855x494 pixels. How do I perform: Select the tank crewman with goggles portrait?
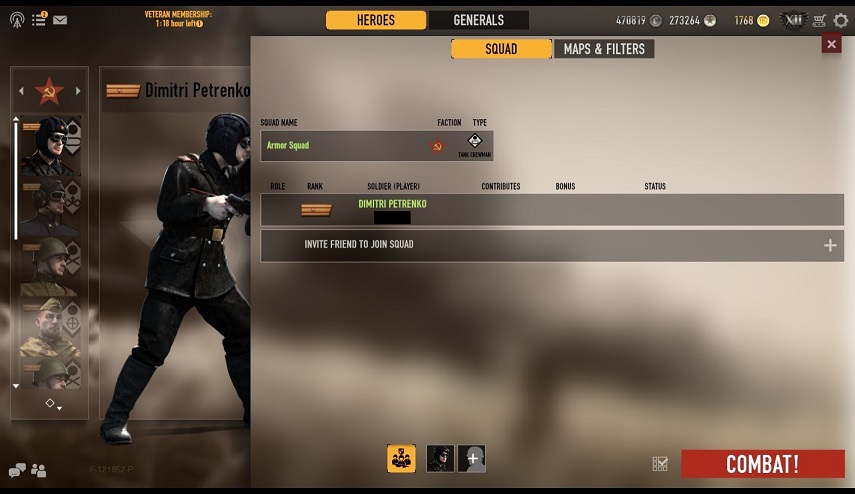click(x=46, y=143)
